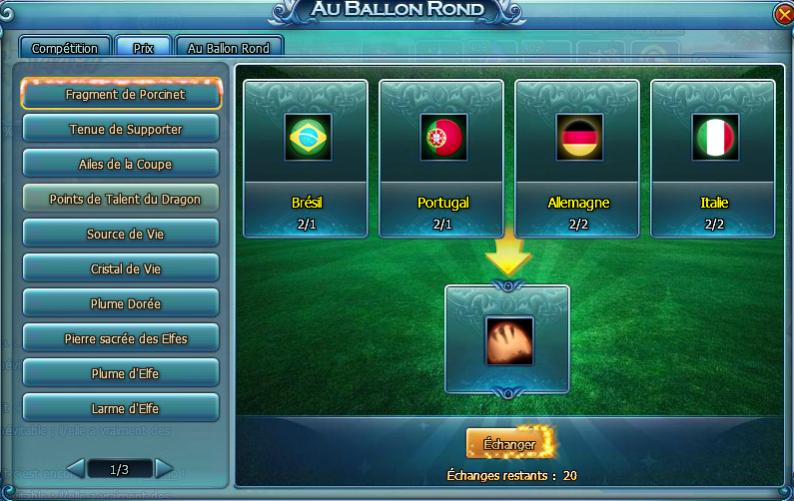This screenshot has width=794, height=501.
Task: Choose Fragment de Porcinet reward
Action: click(x=121, y=95)
